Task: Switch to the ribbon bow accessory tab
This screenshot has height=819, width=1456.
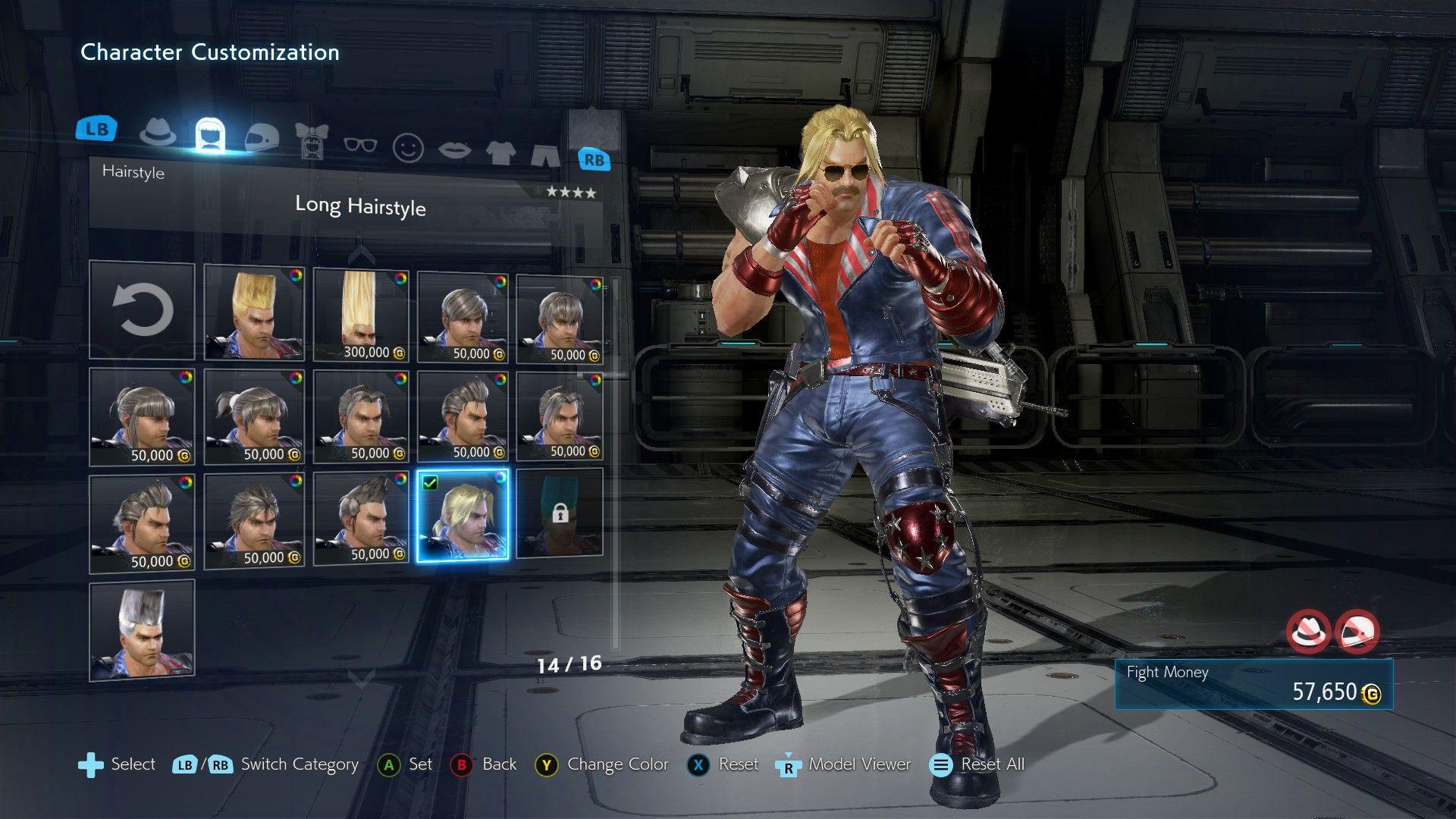Action: pos(311,140)
